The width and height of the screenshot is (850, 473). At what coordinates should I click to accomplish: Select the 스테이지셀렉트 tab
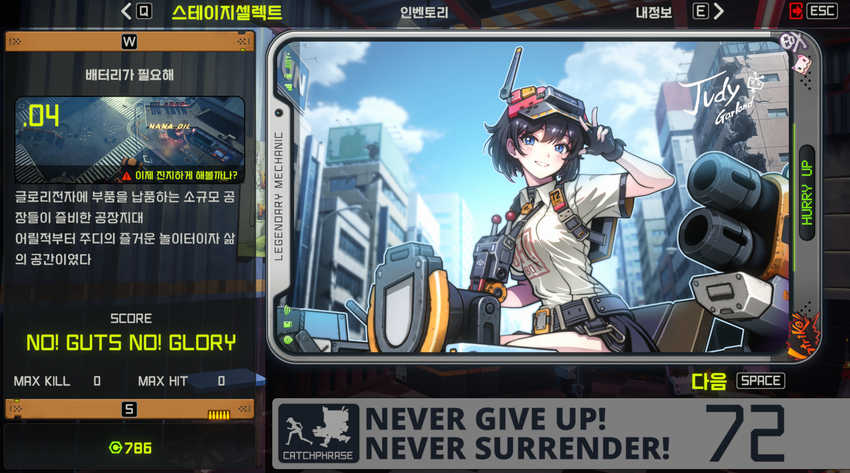226,13
